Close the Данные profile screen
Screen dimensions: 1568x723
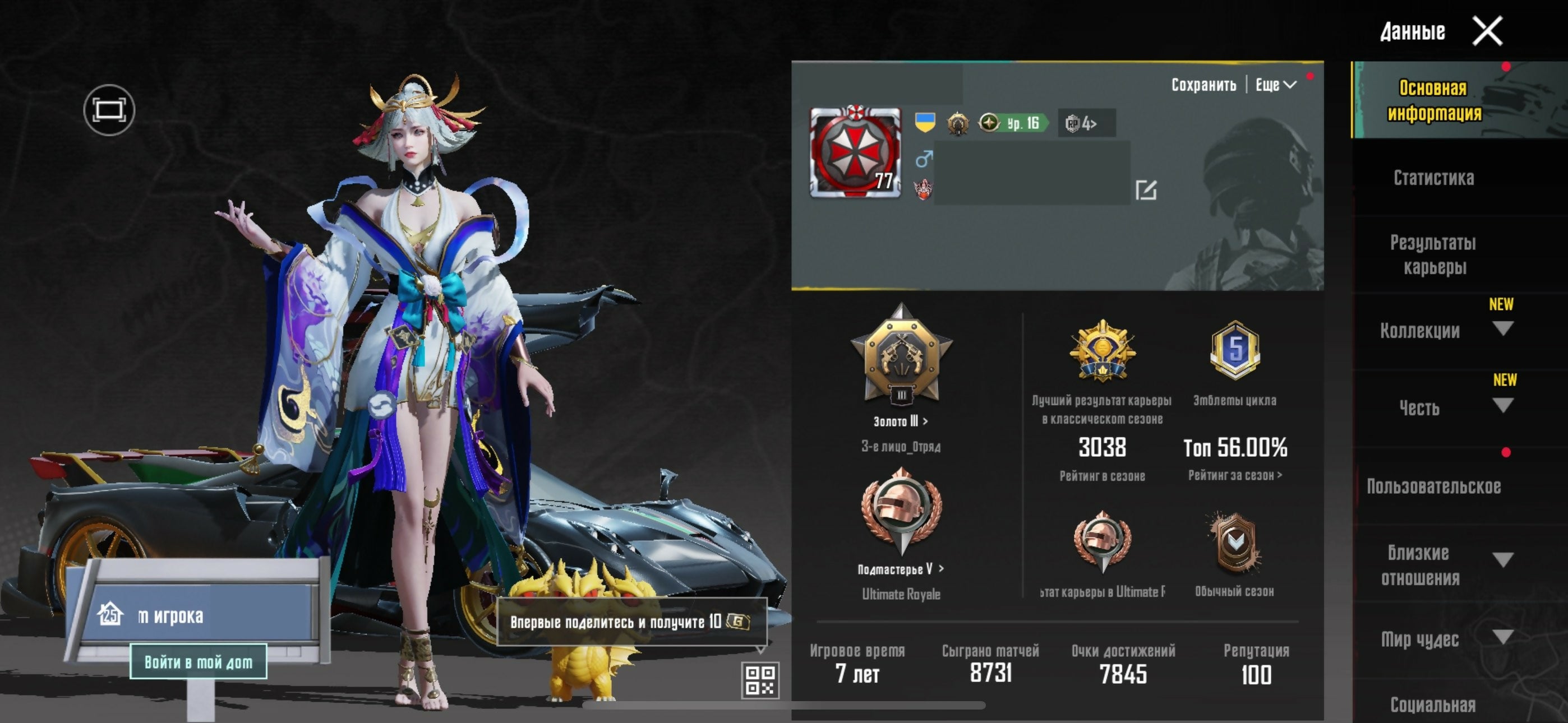click(1487, 31)
